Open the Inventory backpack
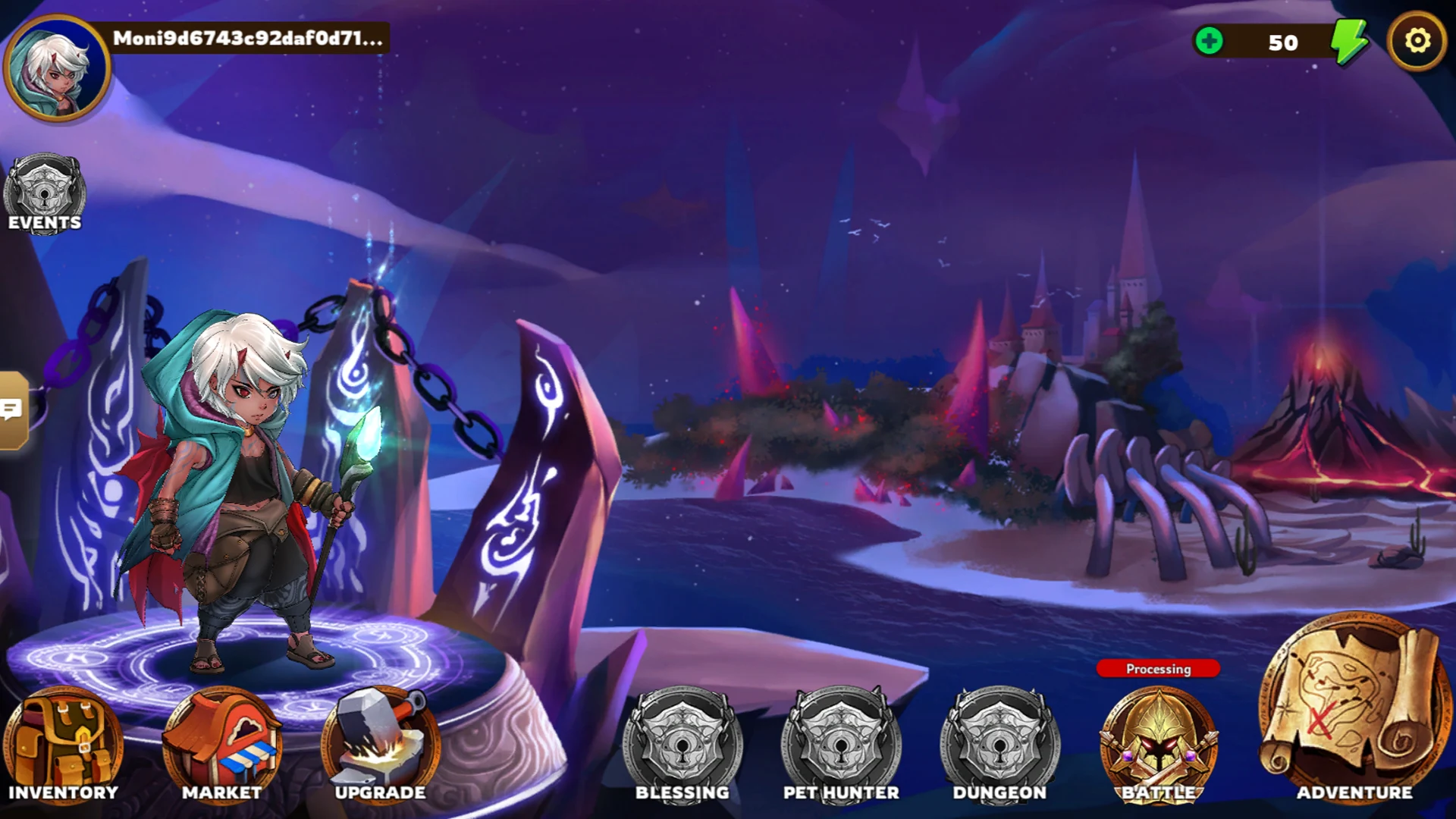The width and height of the screenshot is (1456, 819). (63, 743)
